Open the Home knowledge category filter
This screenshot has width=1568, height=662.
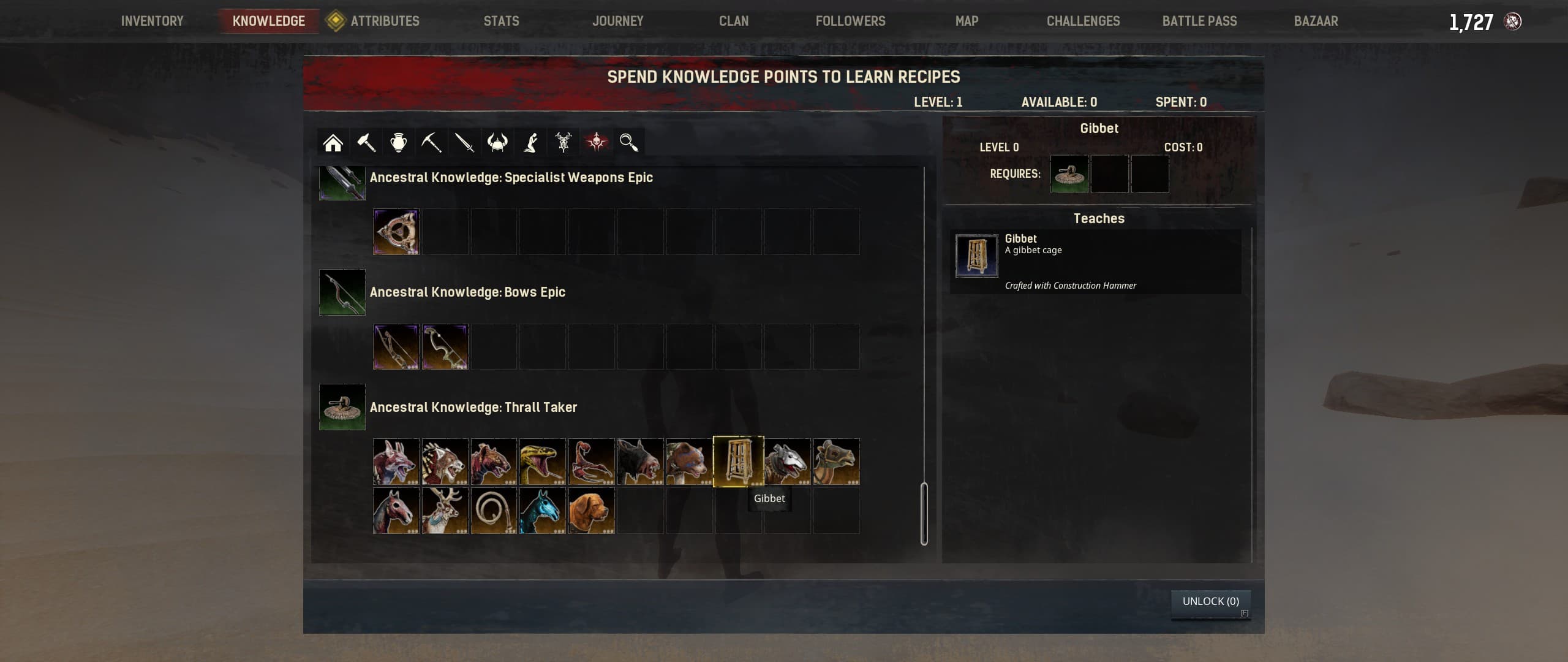(334, 142)
